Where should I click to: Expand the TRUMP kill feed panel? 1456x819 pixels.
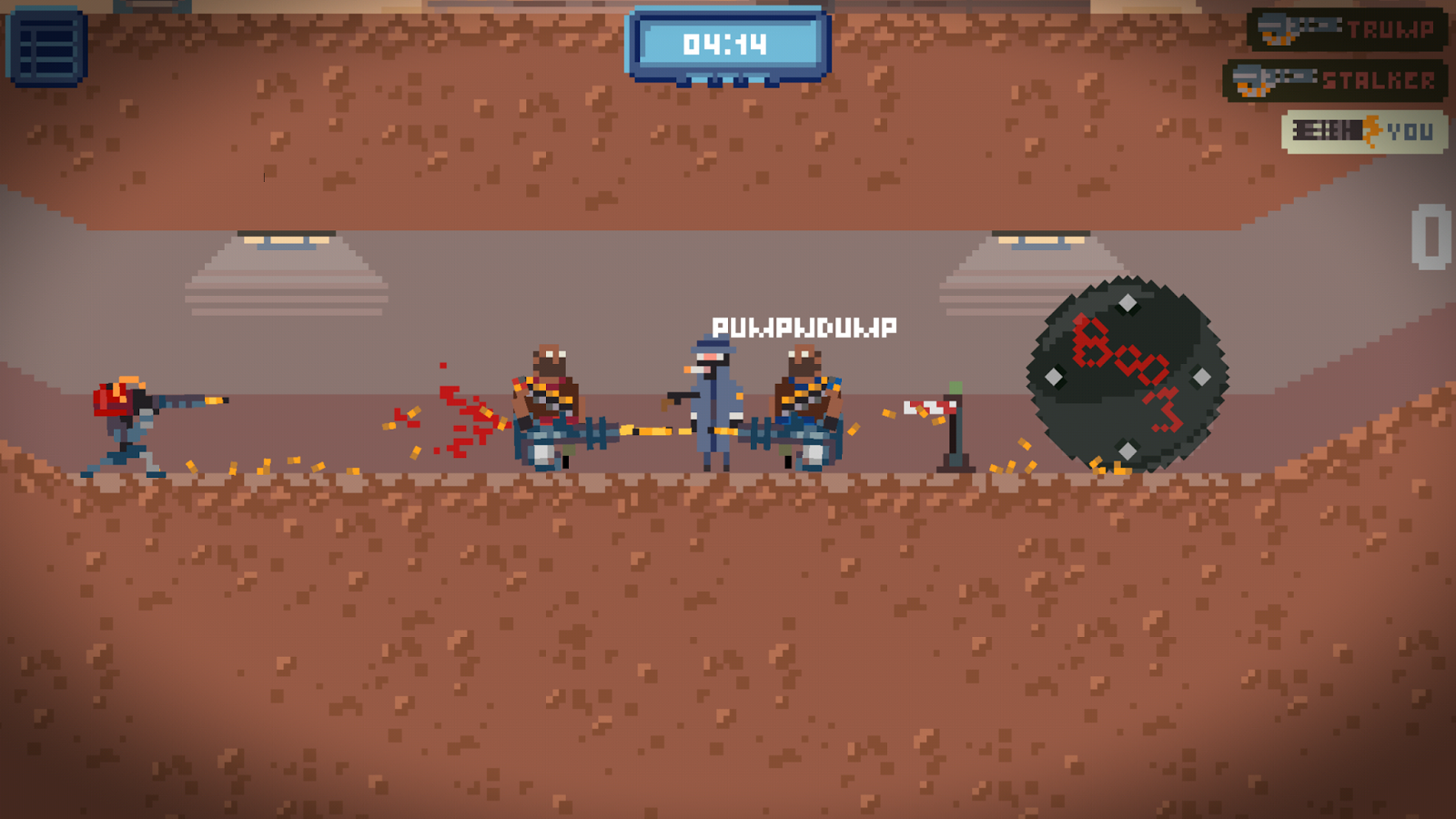coord(1347,27)
